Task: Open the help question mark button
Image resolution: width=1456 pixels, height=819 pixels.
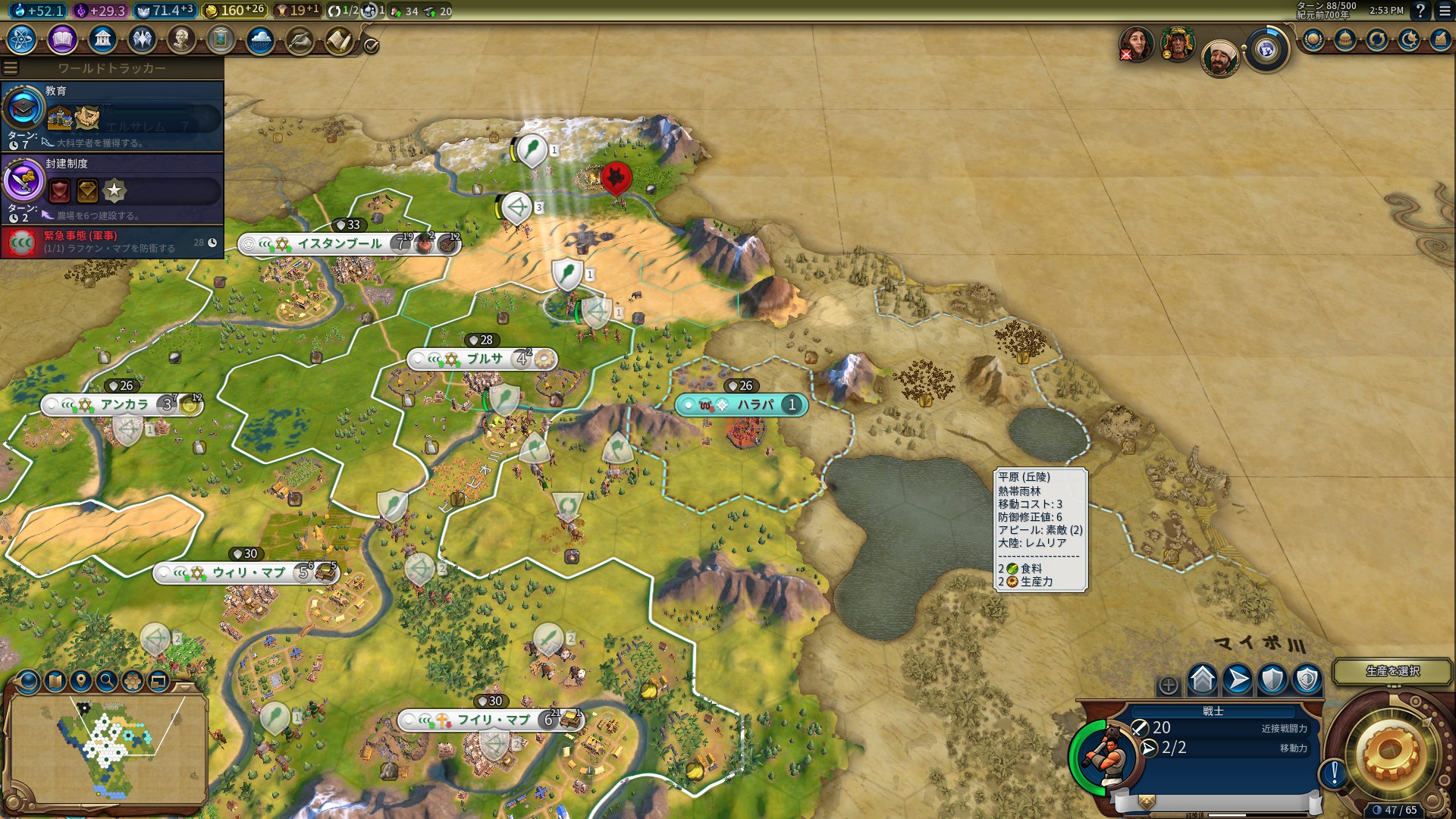Action: click(x=1420, y=11)
